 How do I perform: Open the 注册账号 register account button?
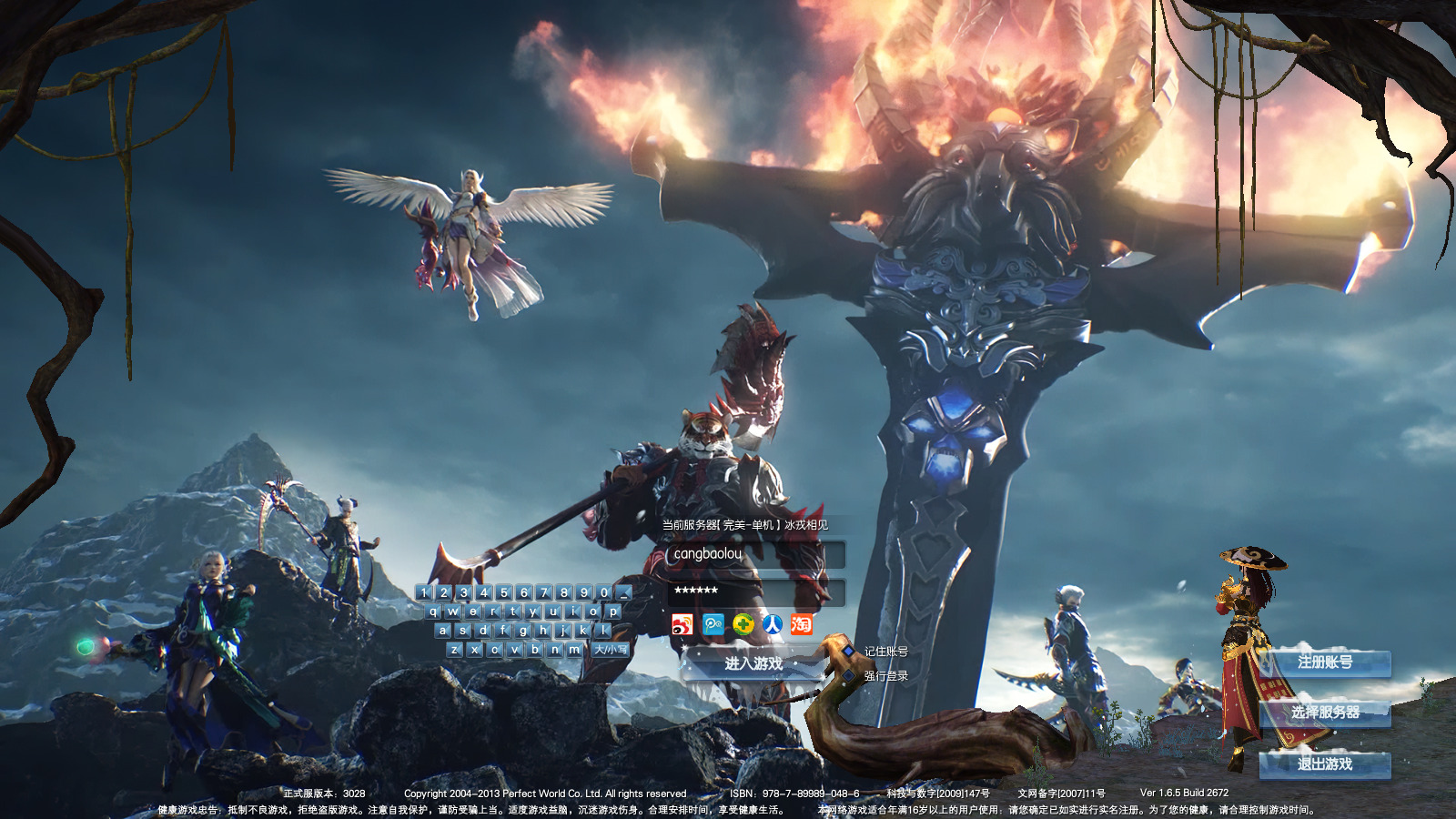coord(1325,662)
